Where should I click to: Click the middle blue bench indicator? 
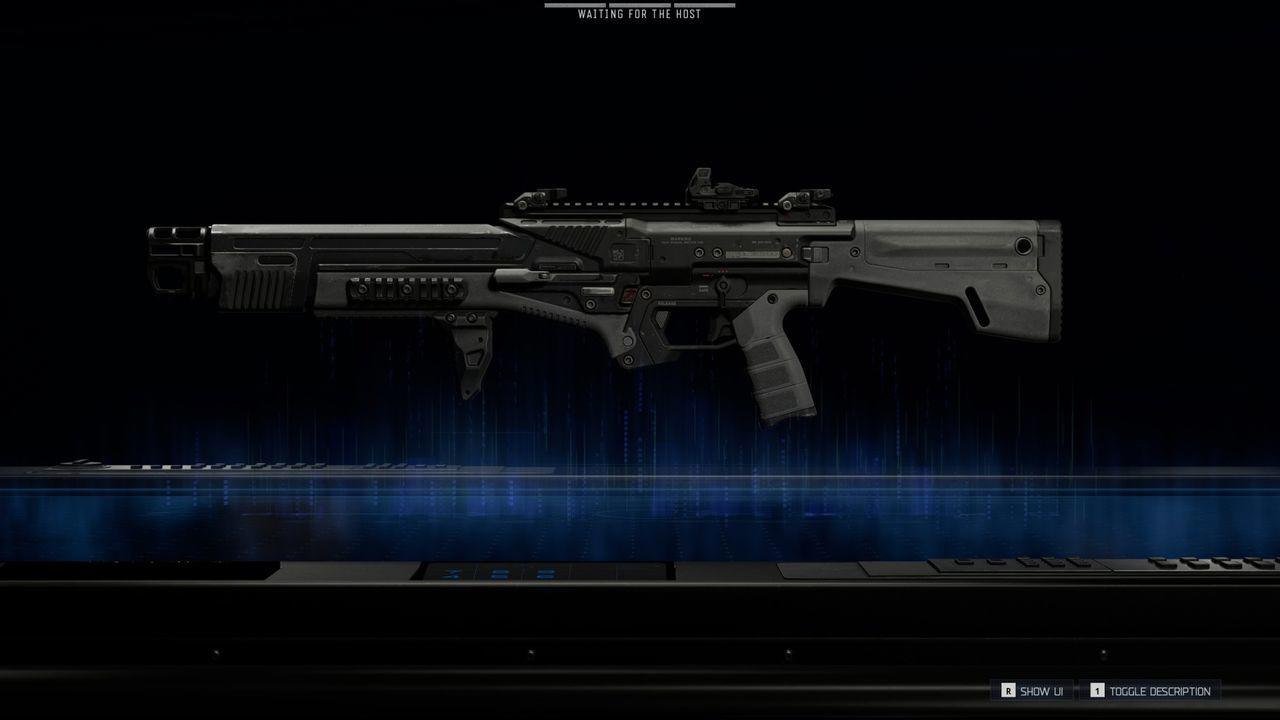pos(500,574)
